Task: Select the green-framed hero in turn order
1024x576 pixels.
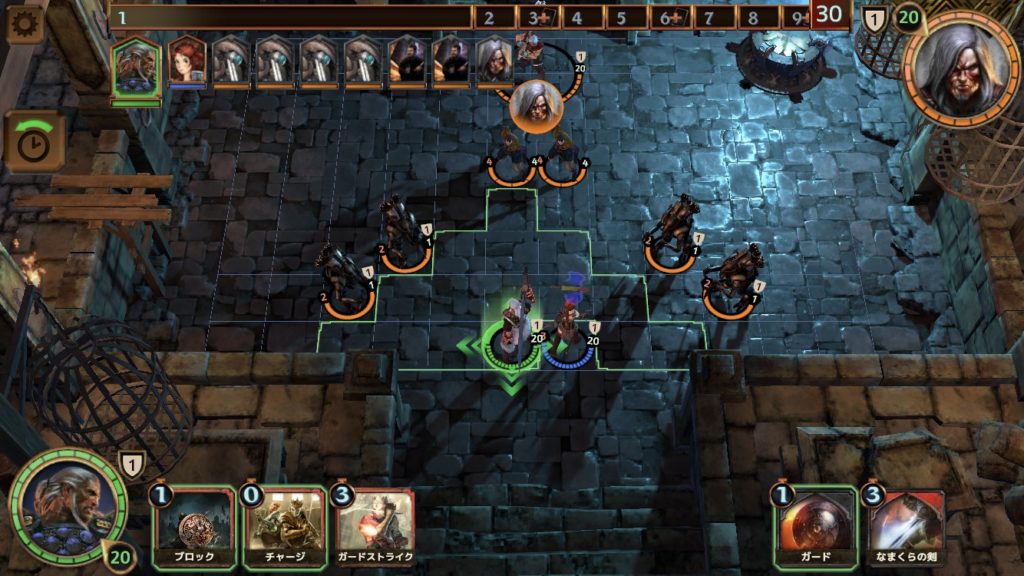Action: point(135,66)
